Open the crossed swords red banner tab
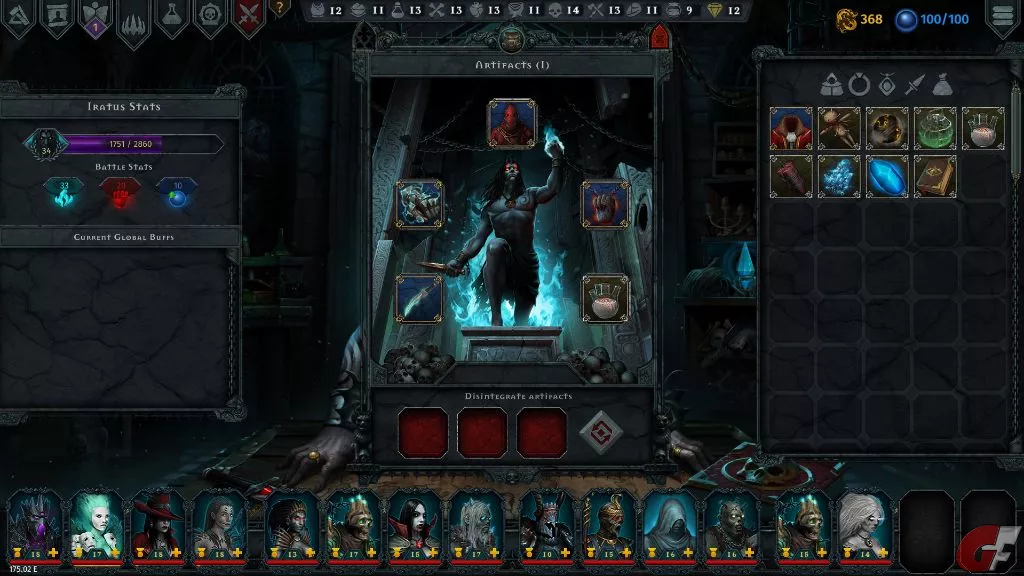The image size is (1024, 576). 248,18
